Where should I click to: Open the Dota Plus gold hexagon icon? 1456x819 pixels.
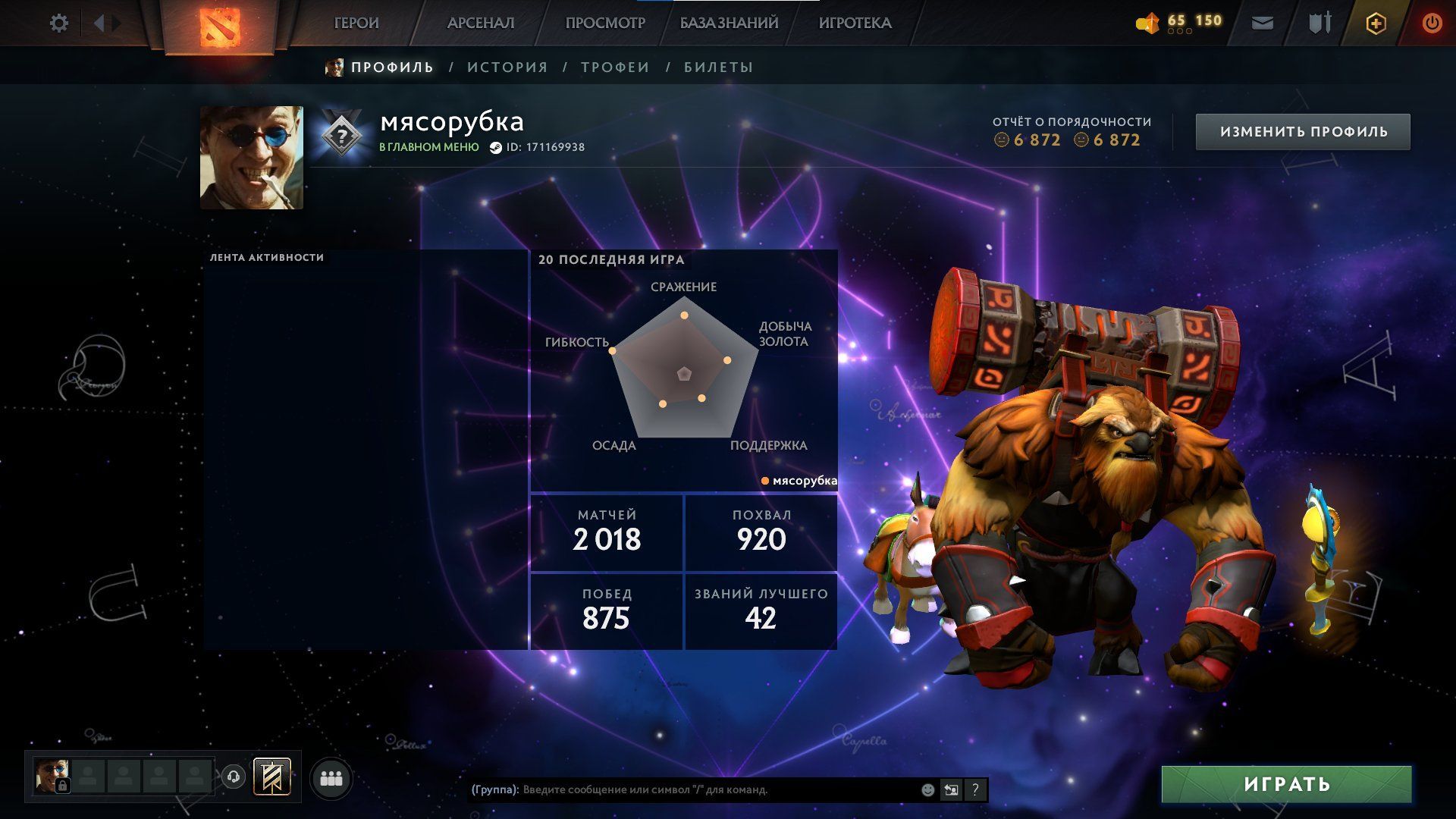point(1376,24)
